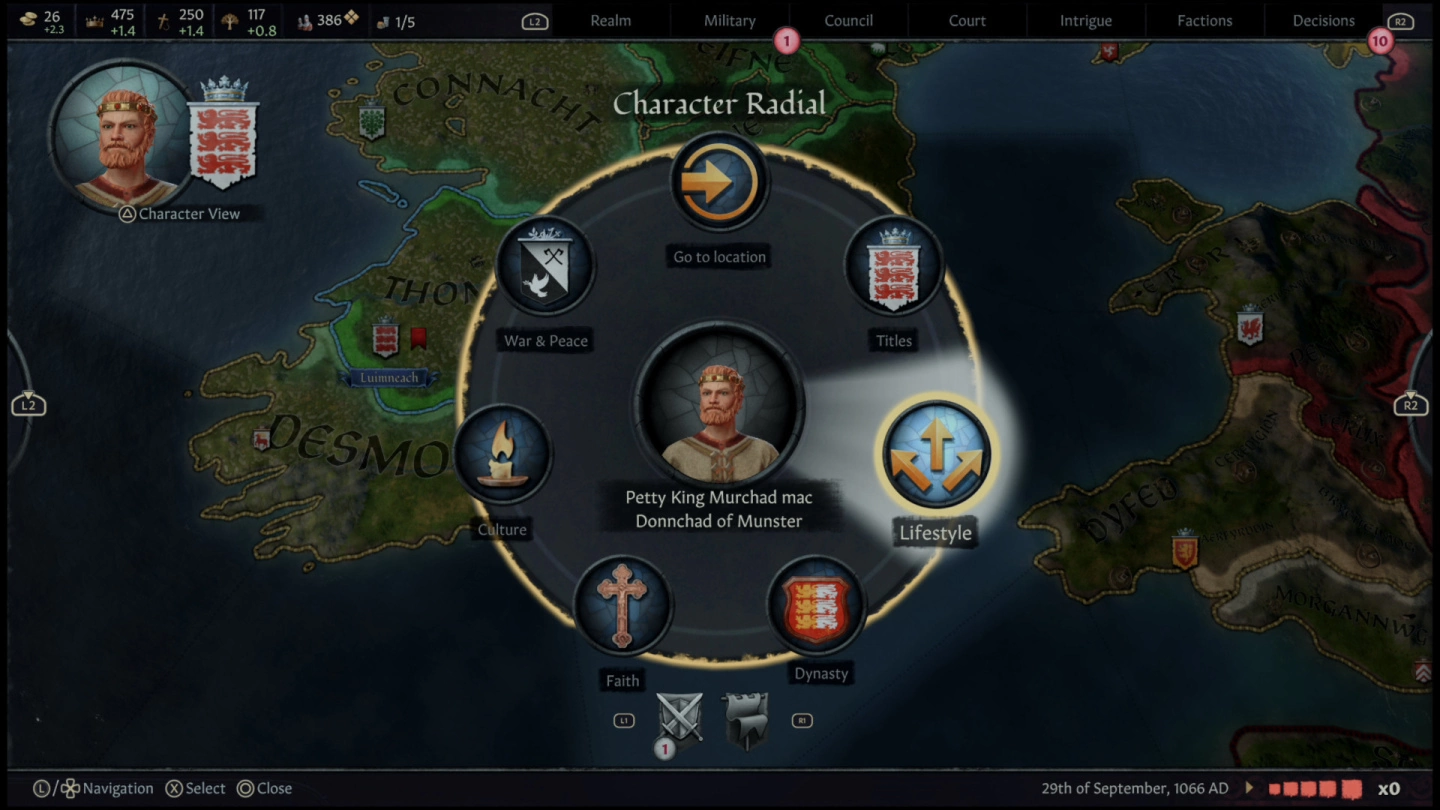Open the L2 radial page on left edge

27,404
